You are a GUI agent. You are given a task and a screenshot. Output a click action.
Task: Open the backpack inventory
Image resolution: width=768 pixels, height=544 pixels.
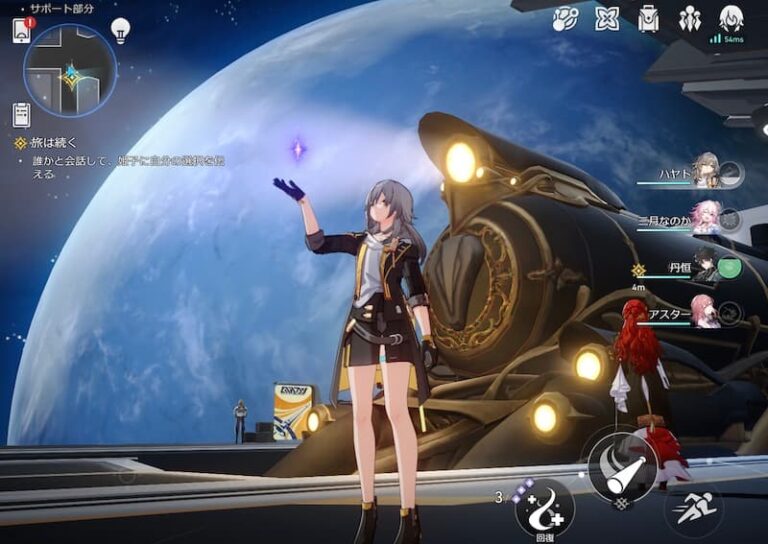coord(648,19)
